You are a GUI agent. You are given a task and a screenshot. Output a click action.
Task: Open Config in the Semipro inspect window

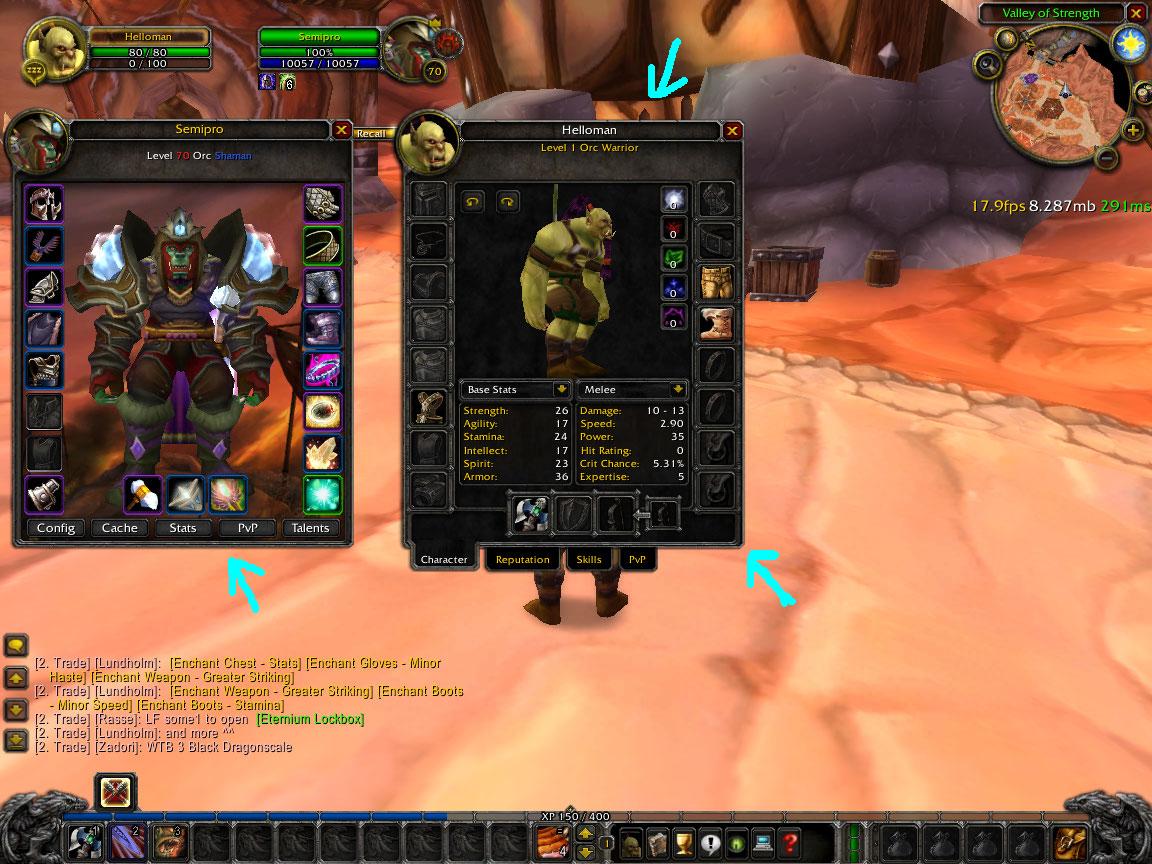[x=56, y=528]
